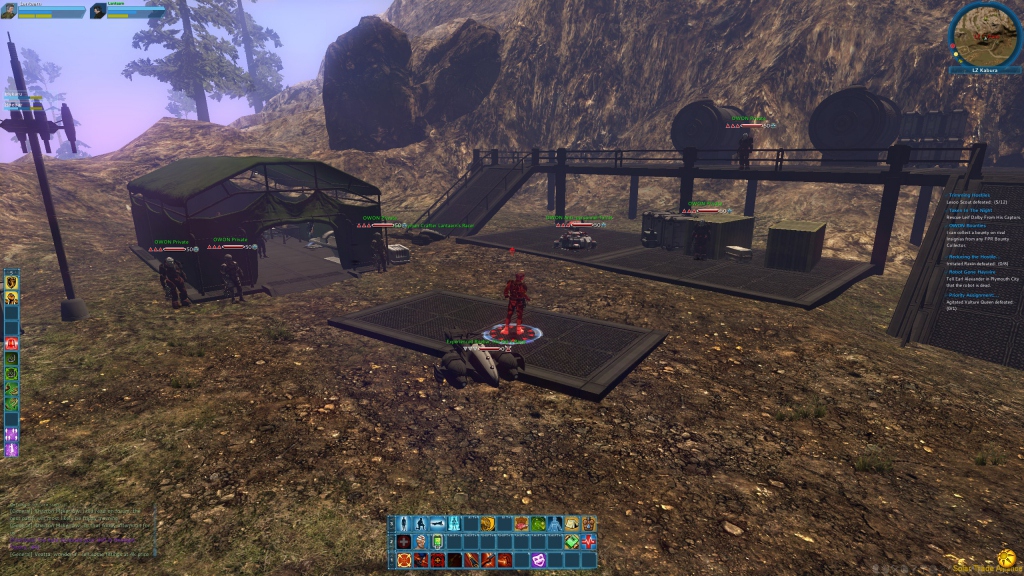This screenshot has height=576, width=1024.
Task: Activate the kneeling stance icon
Action: [x=421, y=524]
